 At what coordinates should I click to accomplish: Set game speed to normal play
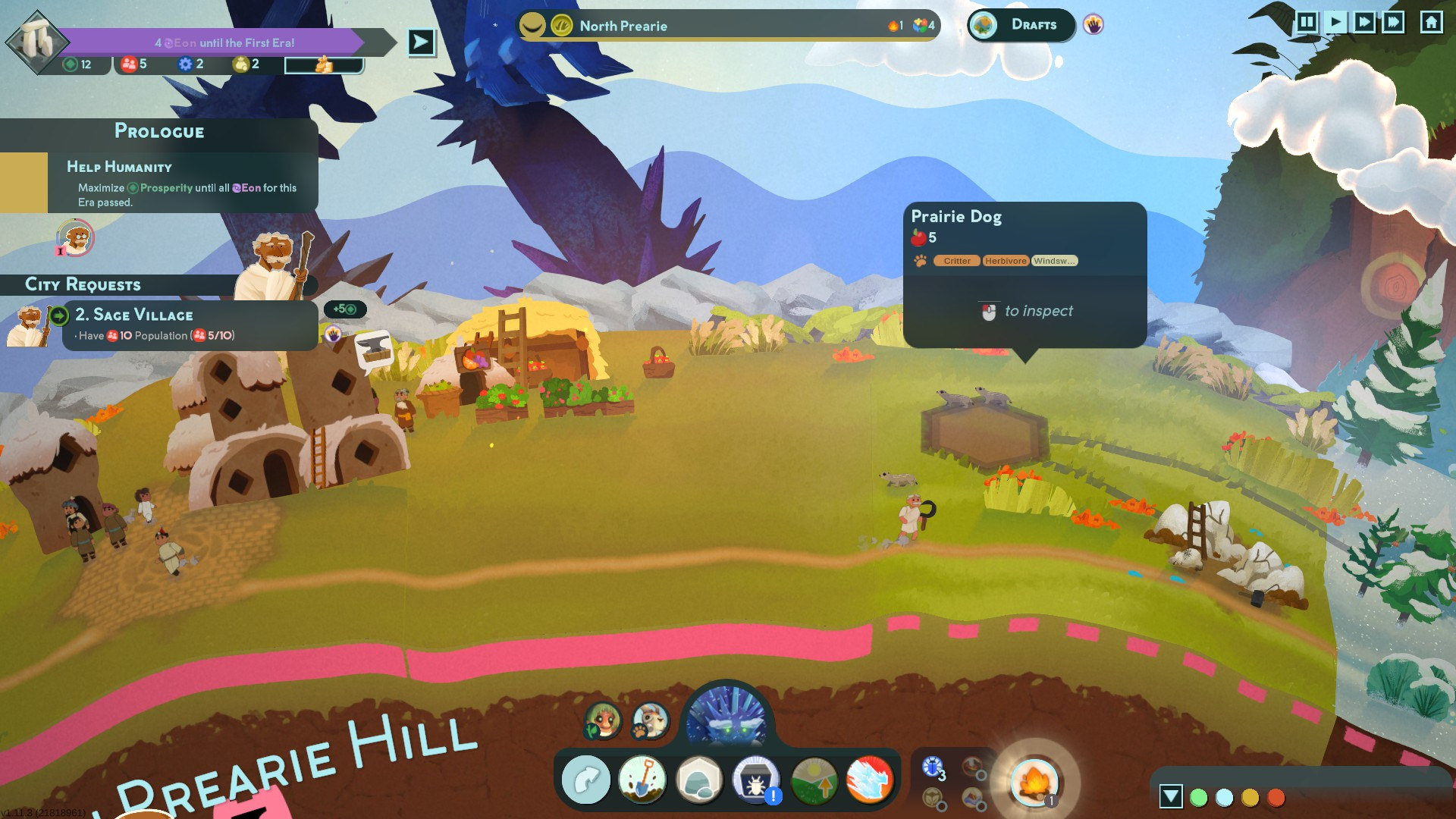click(x=1335, y=22)
